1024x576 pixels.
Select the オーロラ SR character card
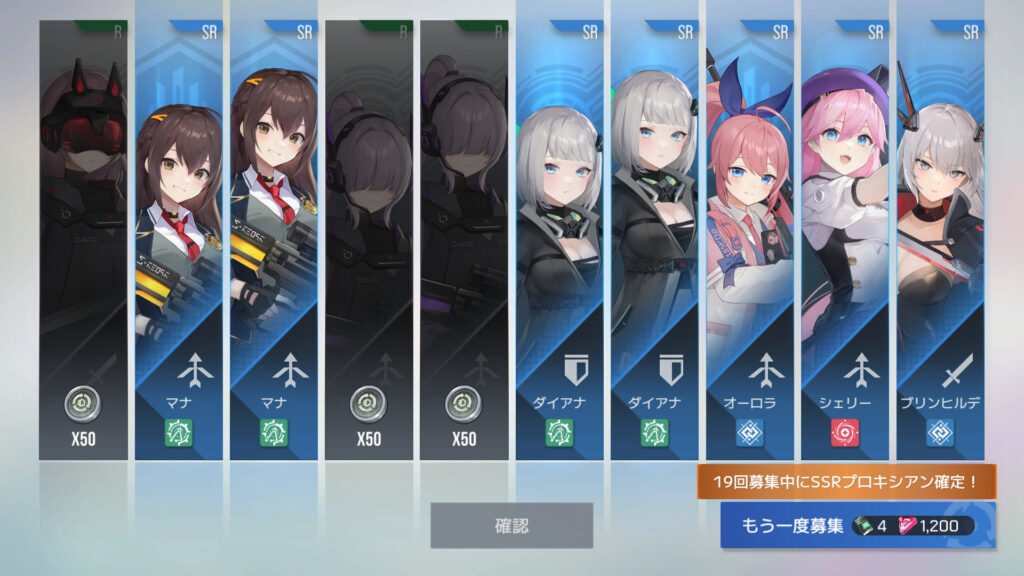click(x=749, y=240)
